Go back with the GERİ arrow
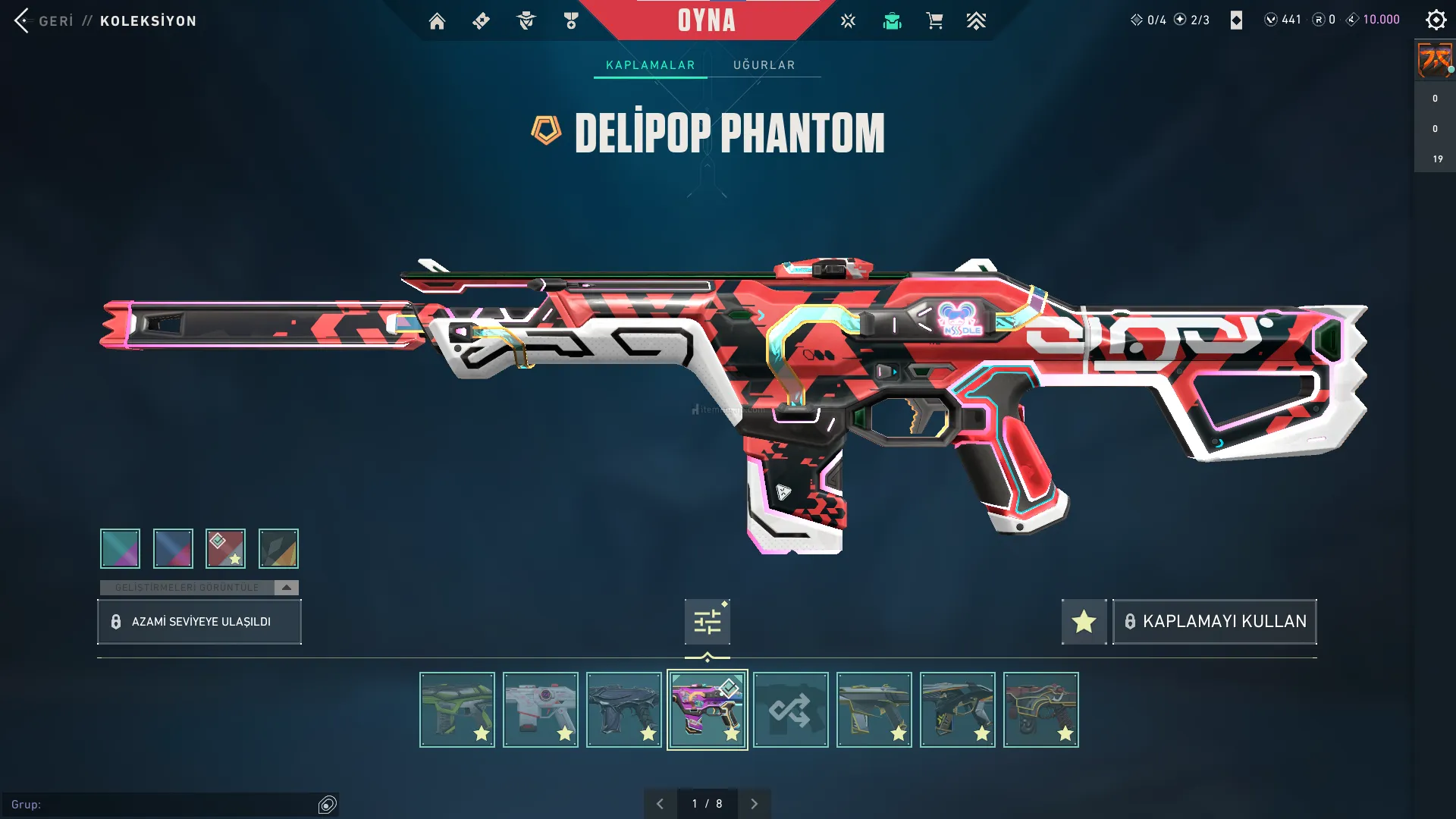The height and width of the screenshot is (819, 1456). [23, 20]
